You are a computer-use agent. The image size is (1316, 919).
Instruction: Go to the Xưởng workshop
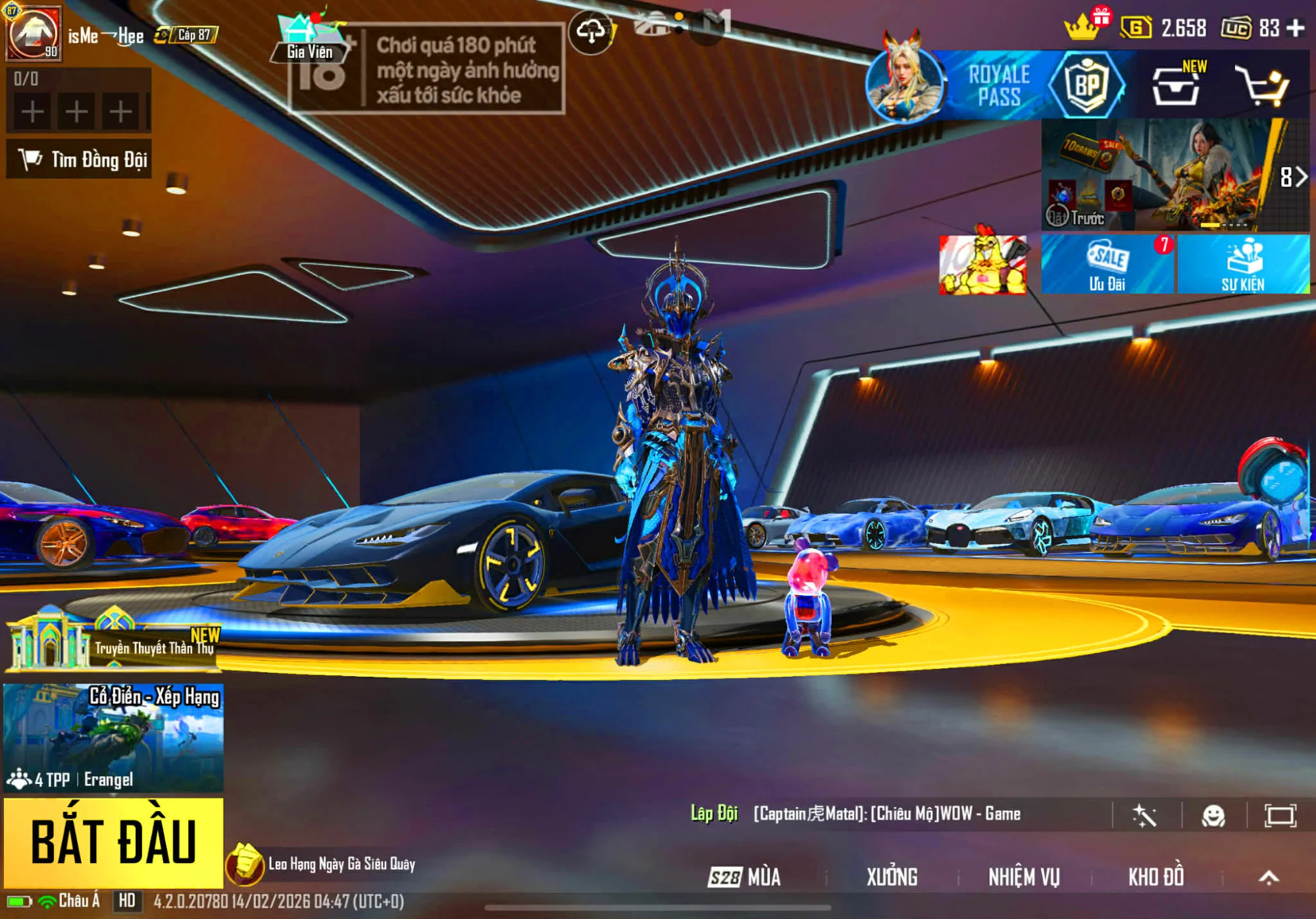pos(892,877)
